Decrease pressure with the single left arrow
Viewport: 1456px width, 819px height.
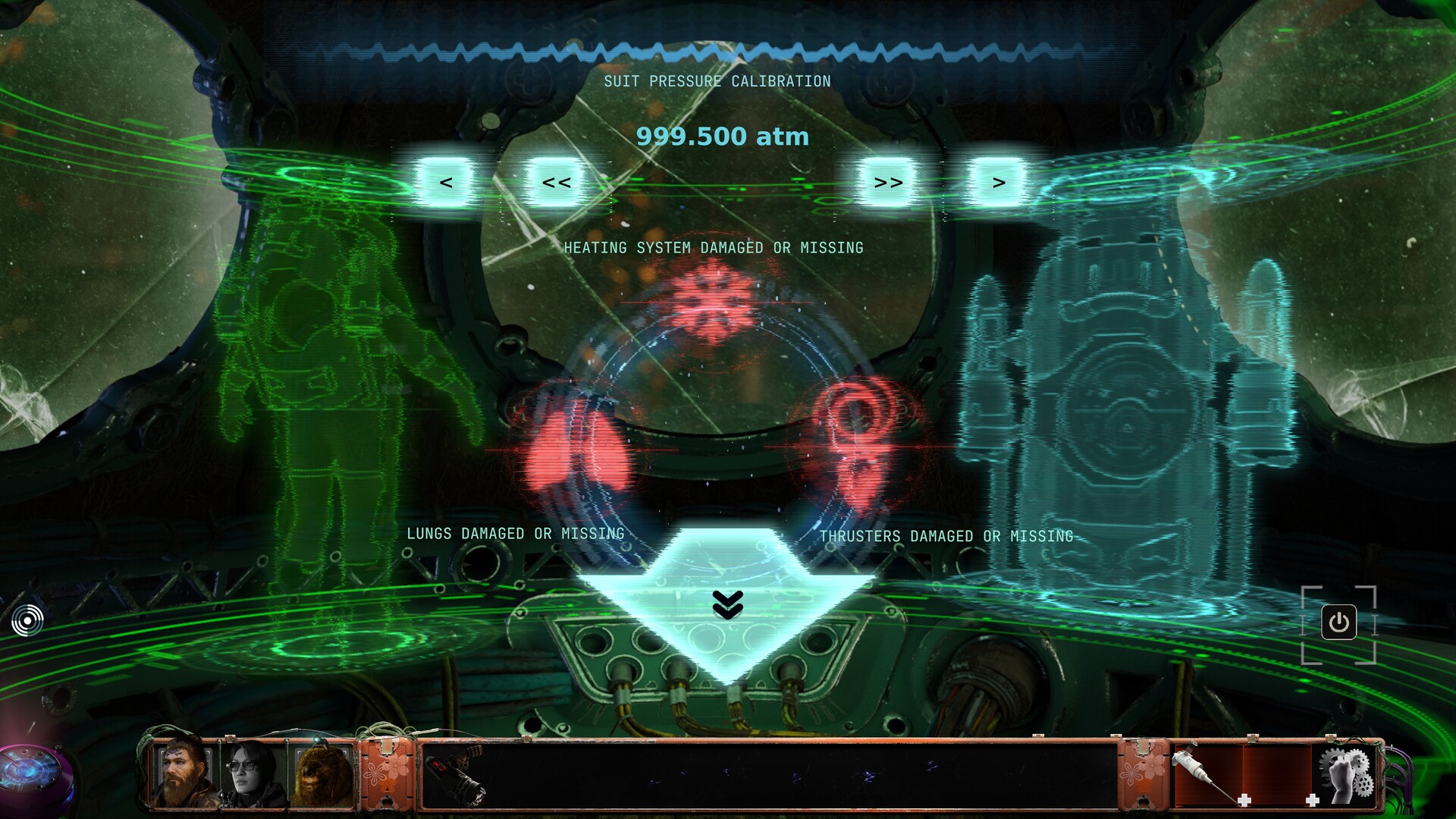(446, 183)
